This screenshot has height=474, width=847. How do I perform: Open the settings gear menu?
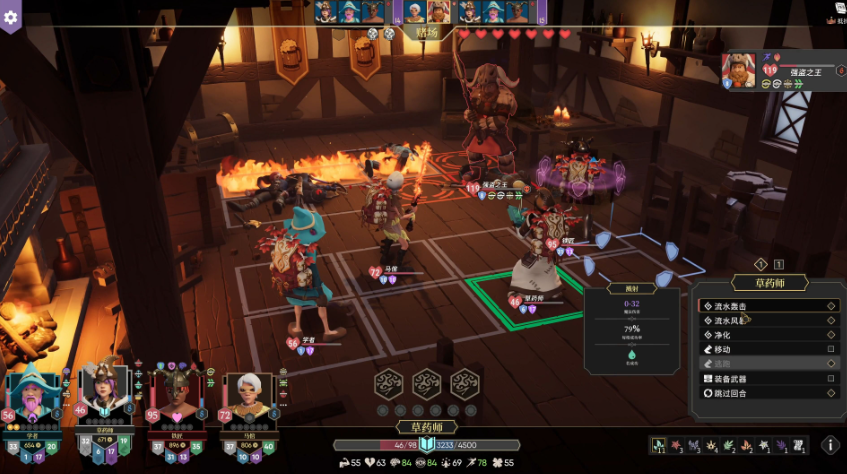tap(11, 17)
